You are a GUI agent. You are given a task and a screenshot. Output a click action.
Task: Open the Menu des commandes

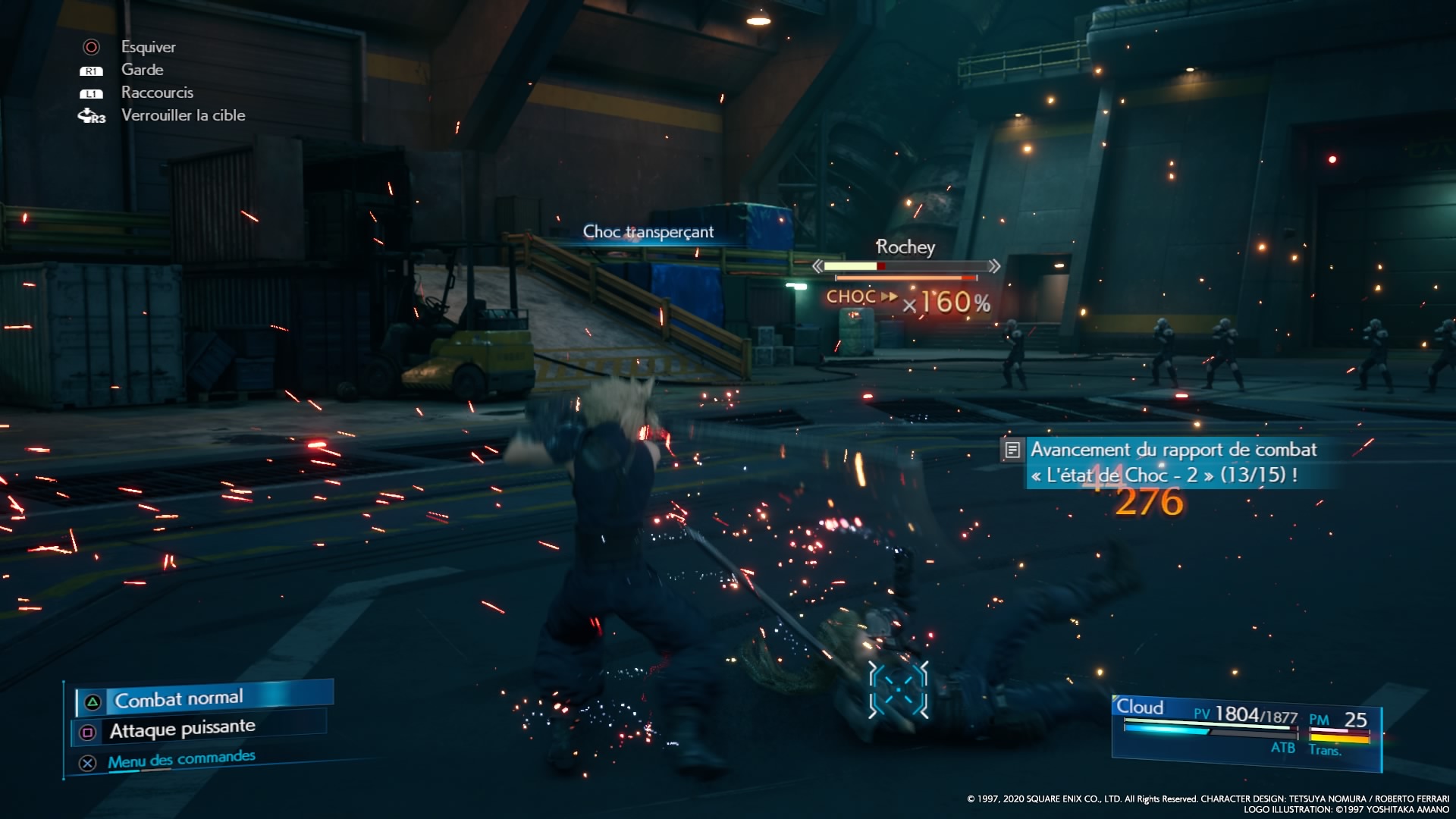(x=181, y=760)
